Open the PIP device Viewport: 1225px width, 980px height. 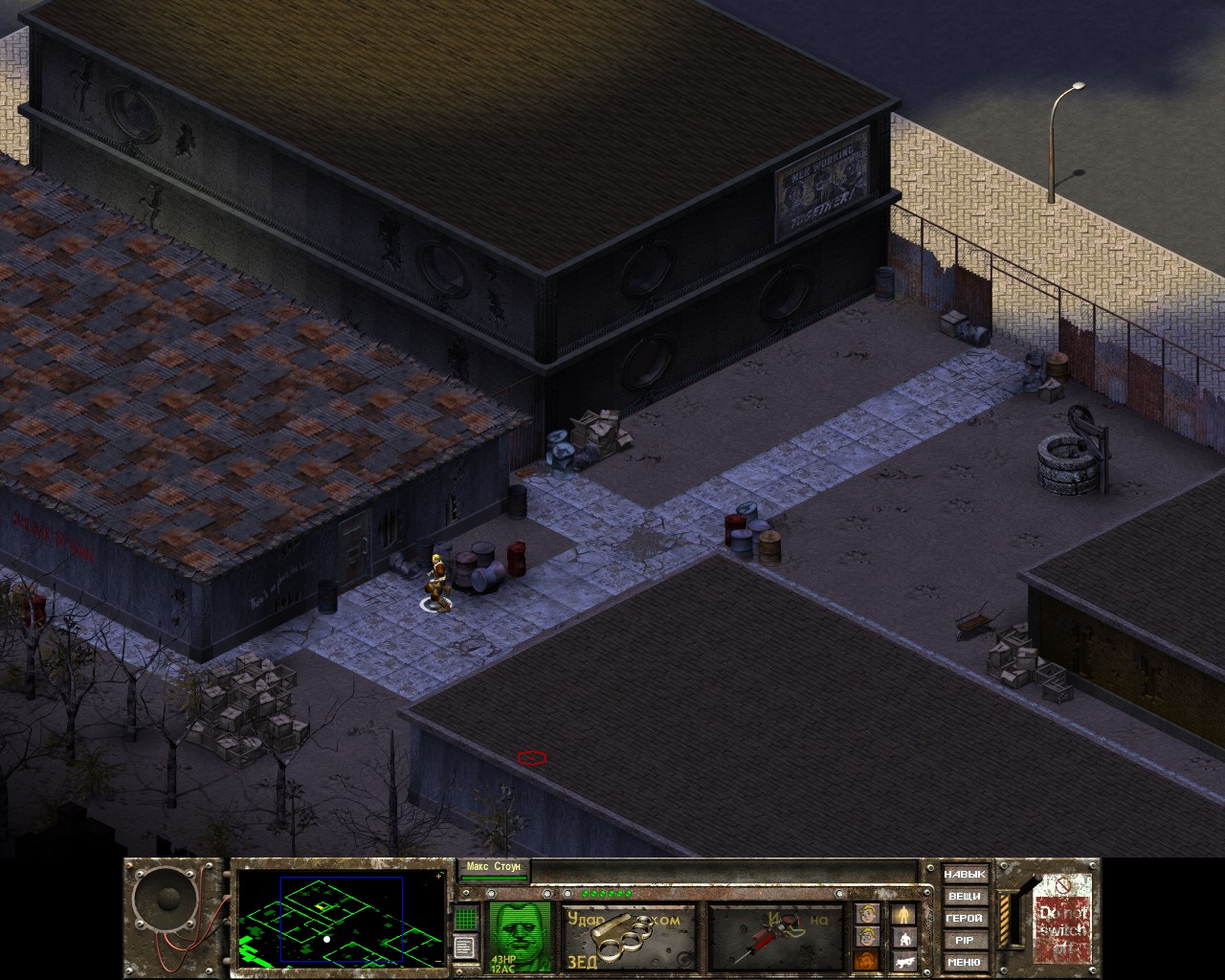(x=964, y=941)
